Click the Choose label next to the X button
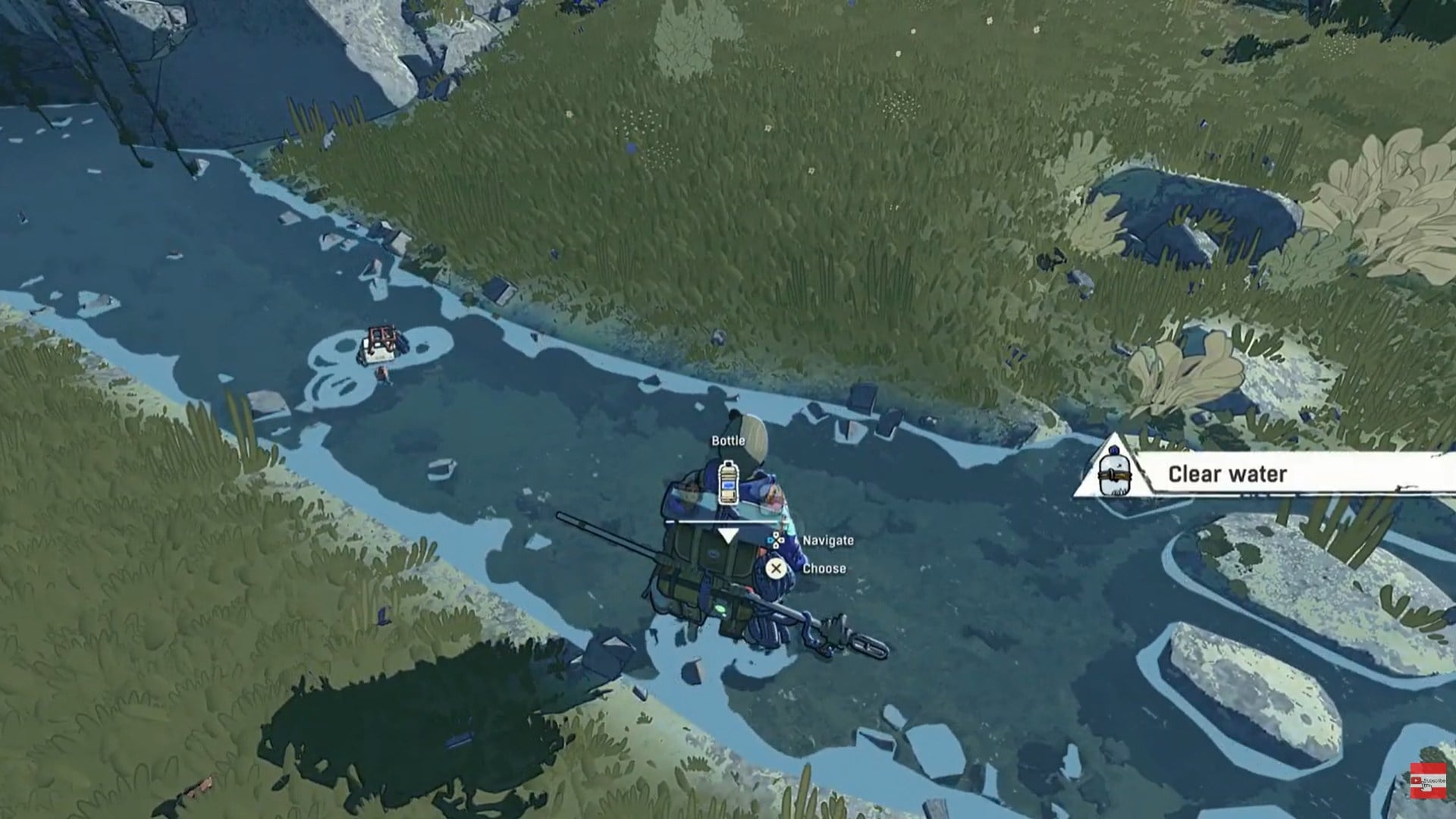Image resolution: width=1456 pixels, height=819 pixels. pos(824,569)
